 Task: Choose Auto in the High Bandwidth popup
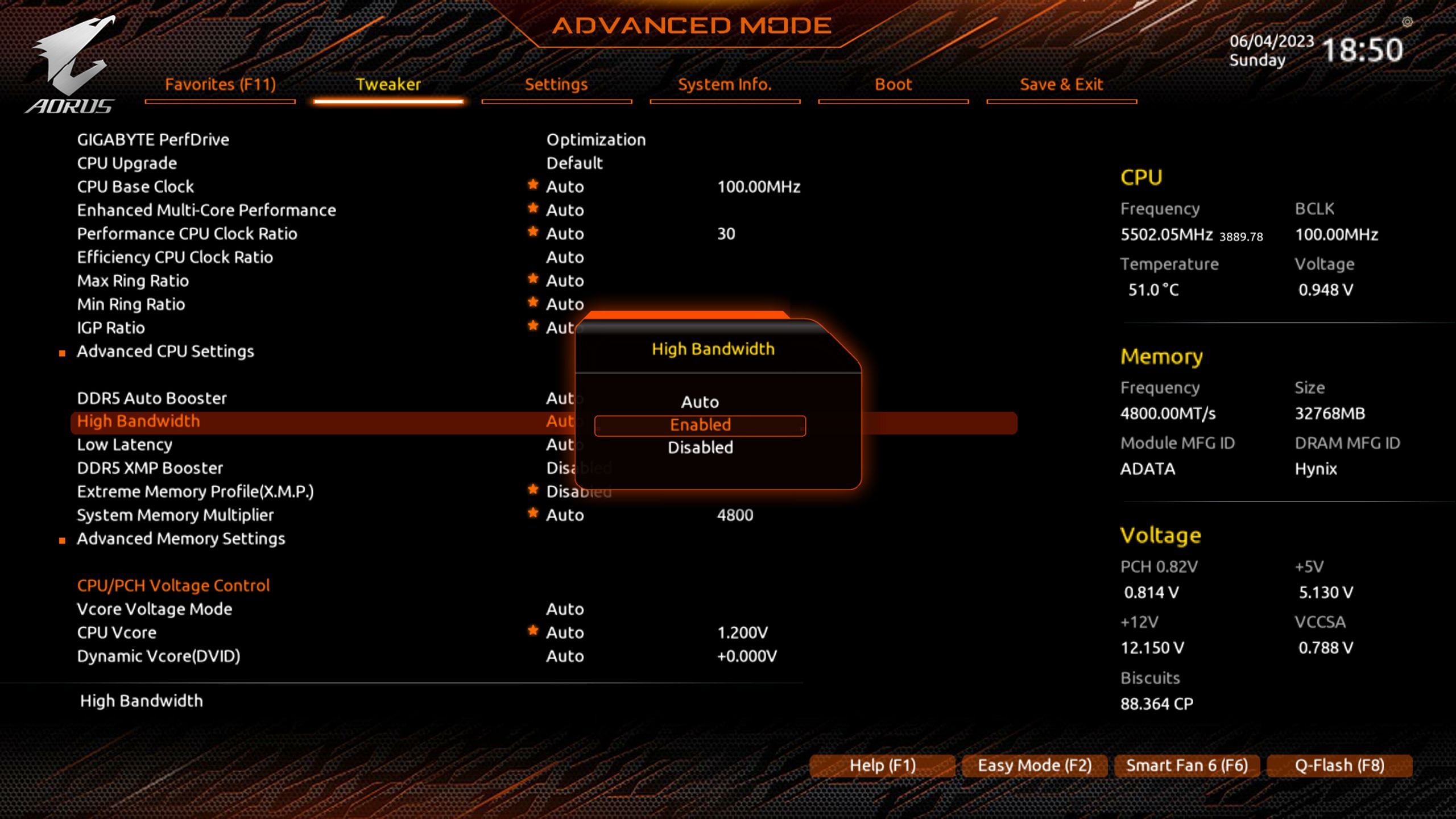[700, 402]
